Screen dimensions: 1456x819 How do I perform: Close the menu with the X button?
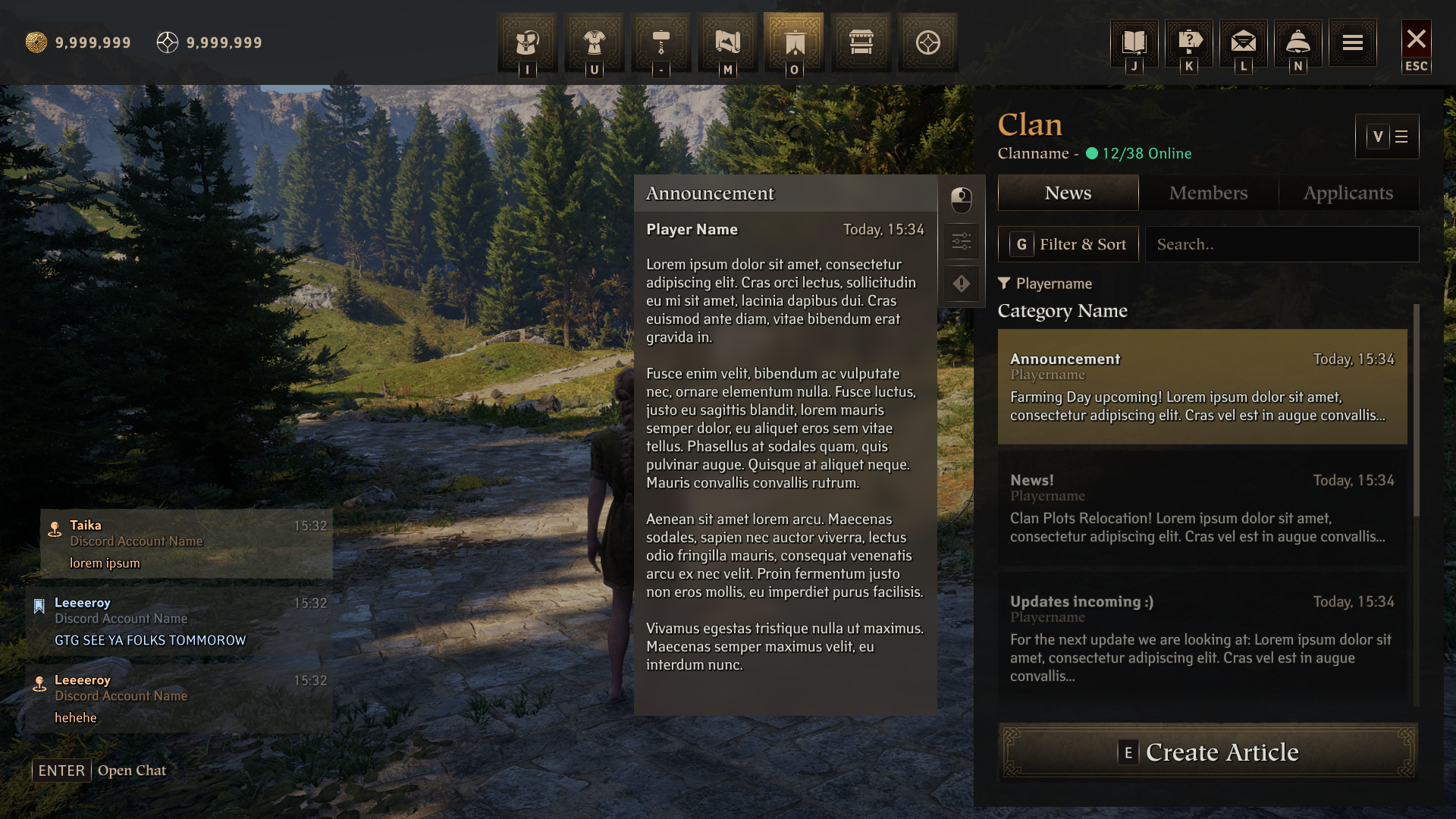[1416, 40]
